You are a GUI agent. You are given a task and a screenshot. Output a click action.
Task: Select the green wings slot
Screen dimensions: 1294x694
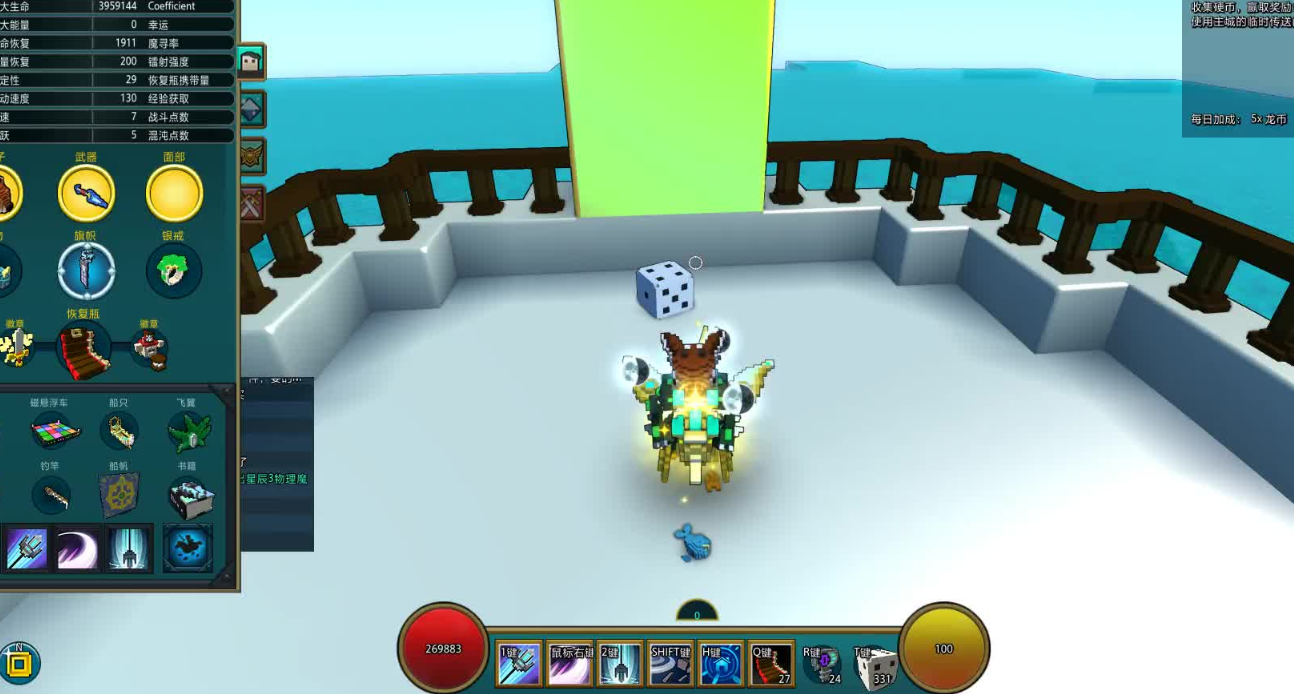coord(187,432)
